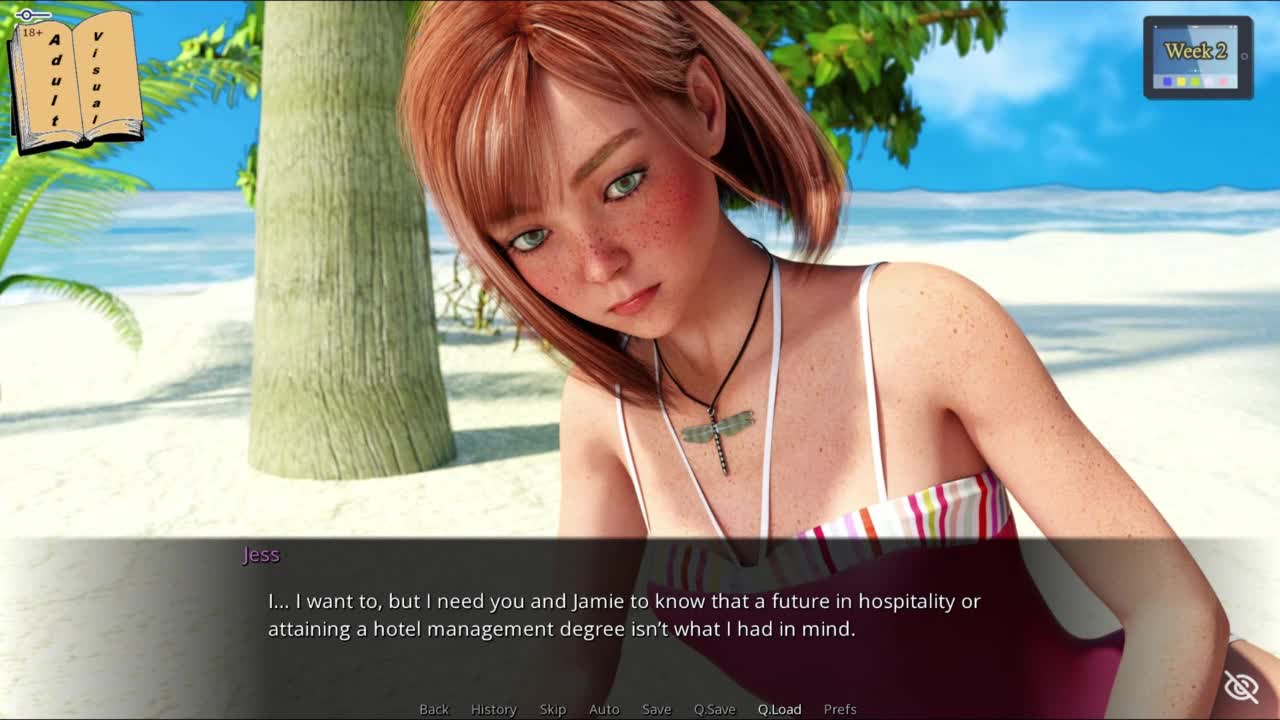This screenshot has height=720, width=1280.
Task: Open Prefs settings
Action: 840,709
